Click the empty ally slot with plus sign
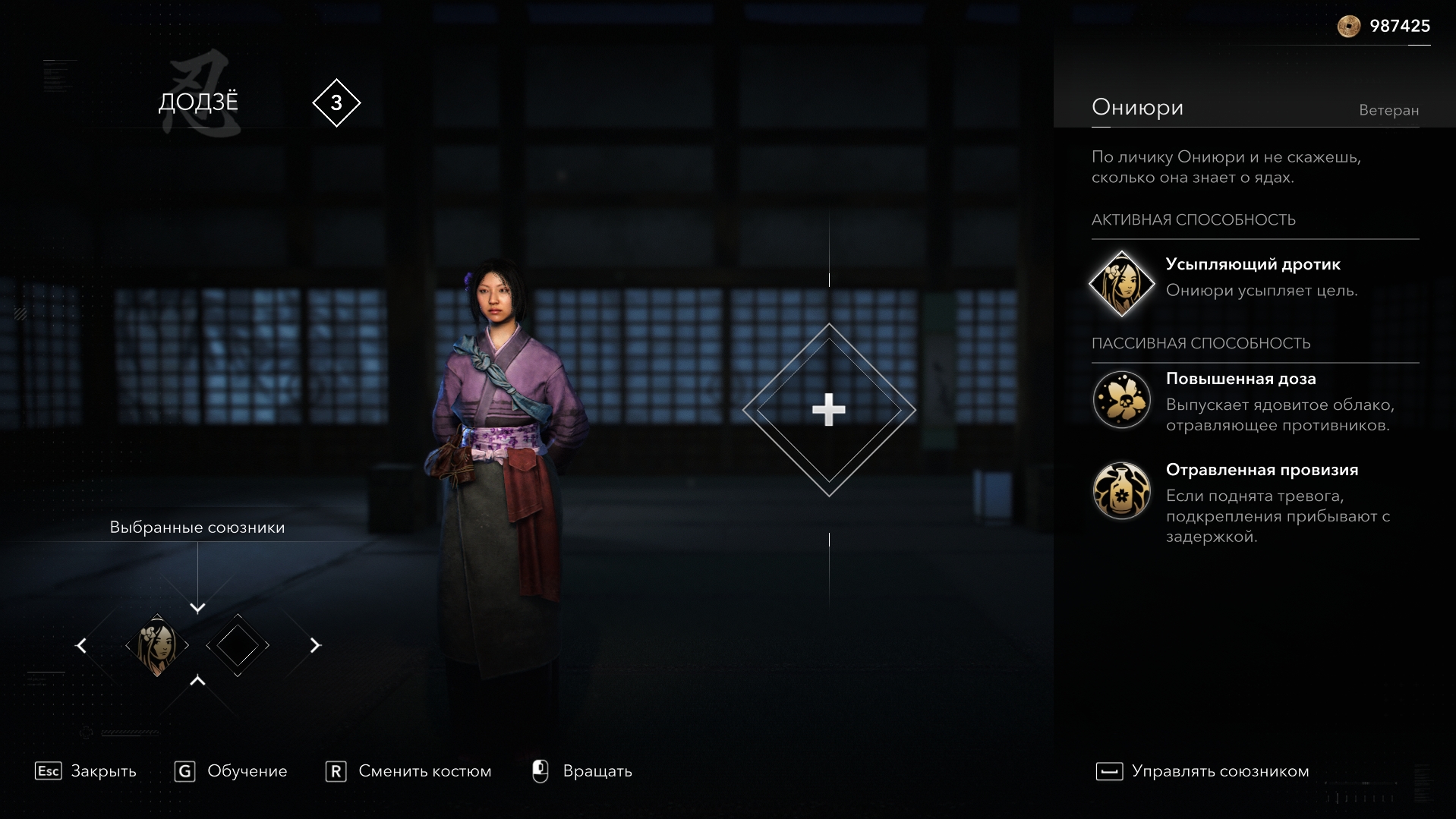 click(829, 410)
